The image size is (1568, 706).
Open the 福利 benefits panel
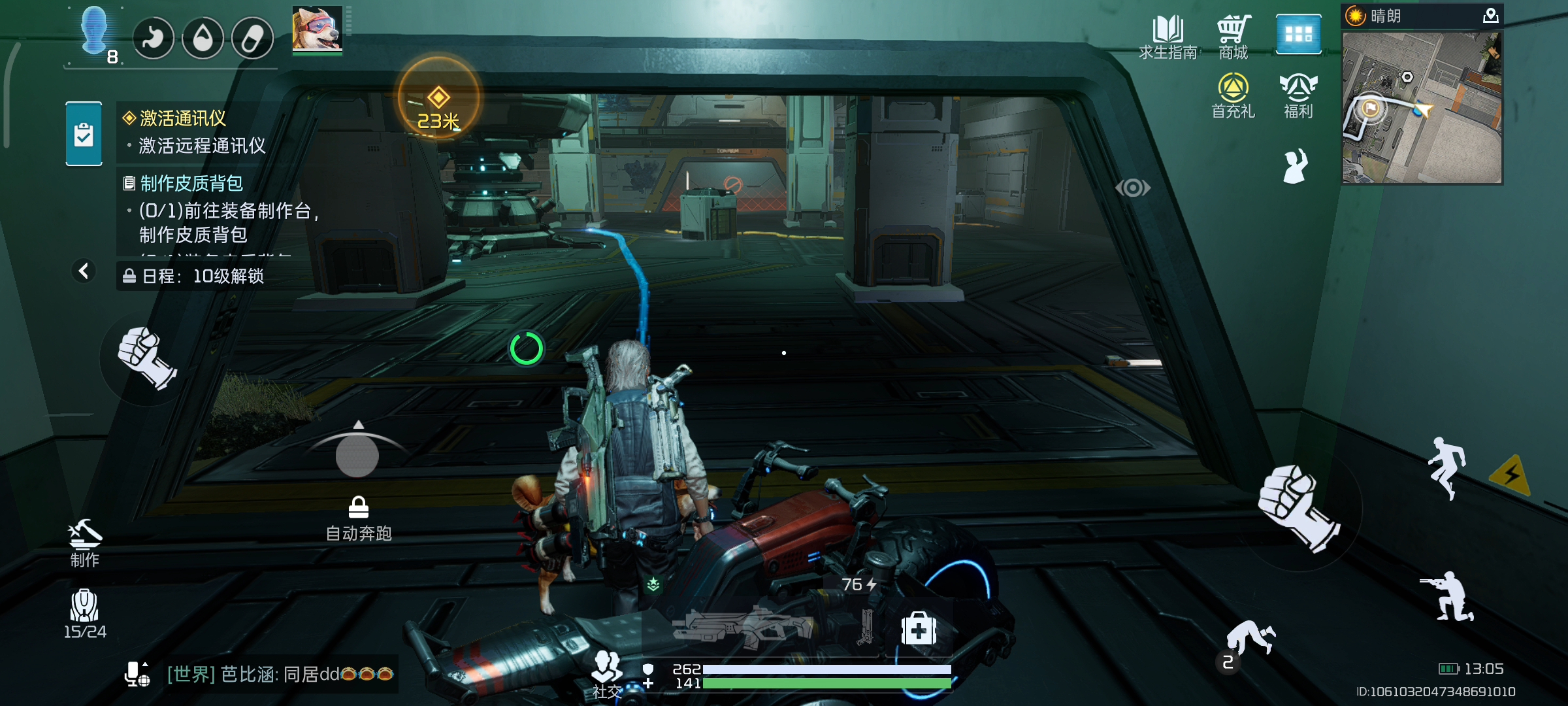point(1298,95)
